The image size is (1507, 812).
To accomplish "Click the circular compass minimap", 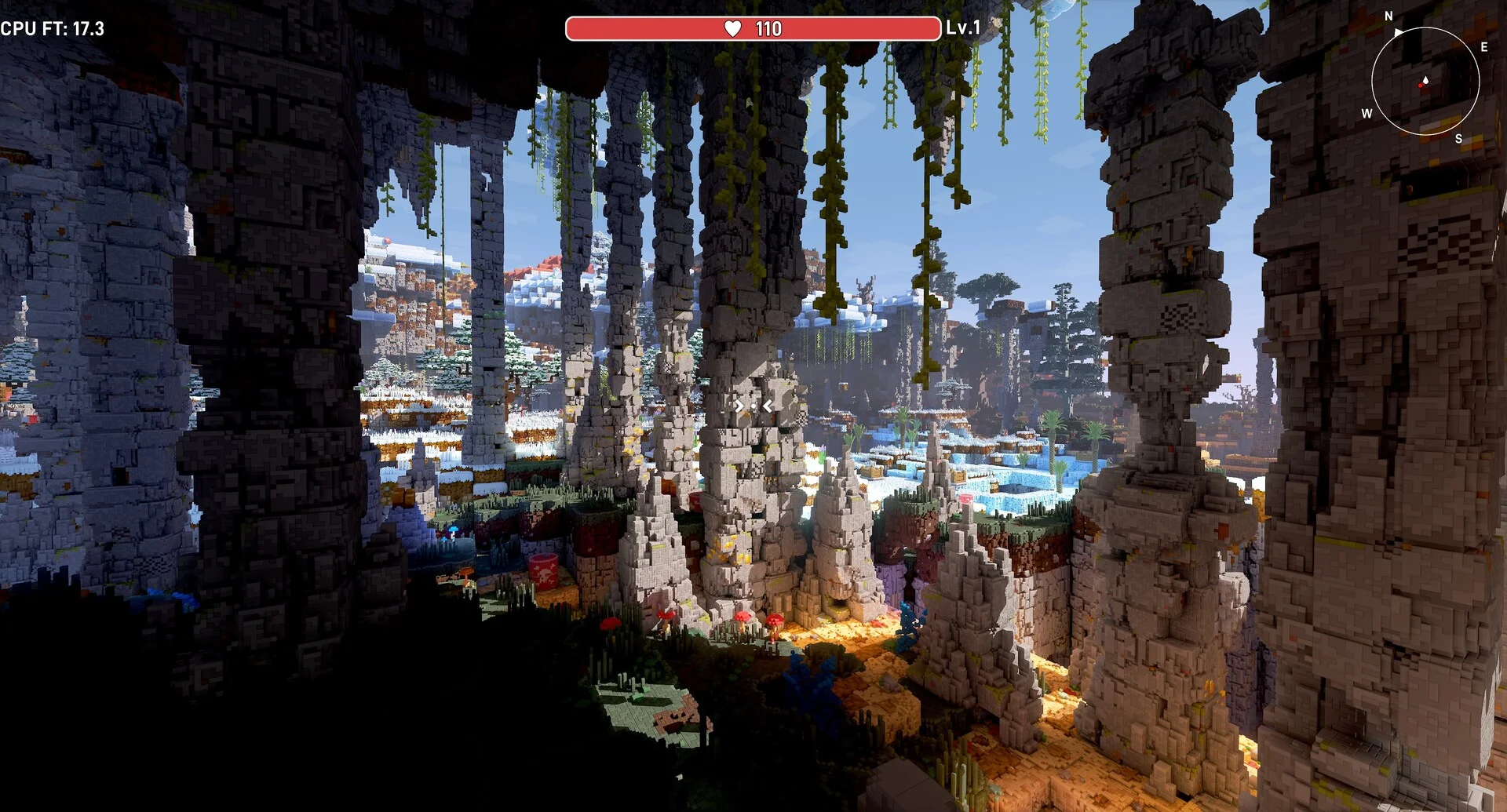I will pos(1425,80).
